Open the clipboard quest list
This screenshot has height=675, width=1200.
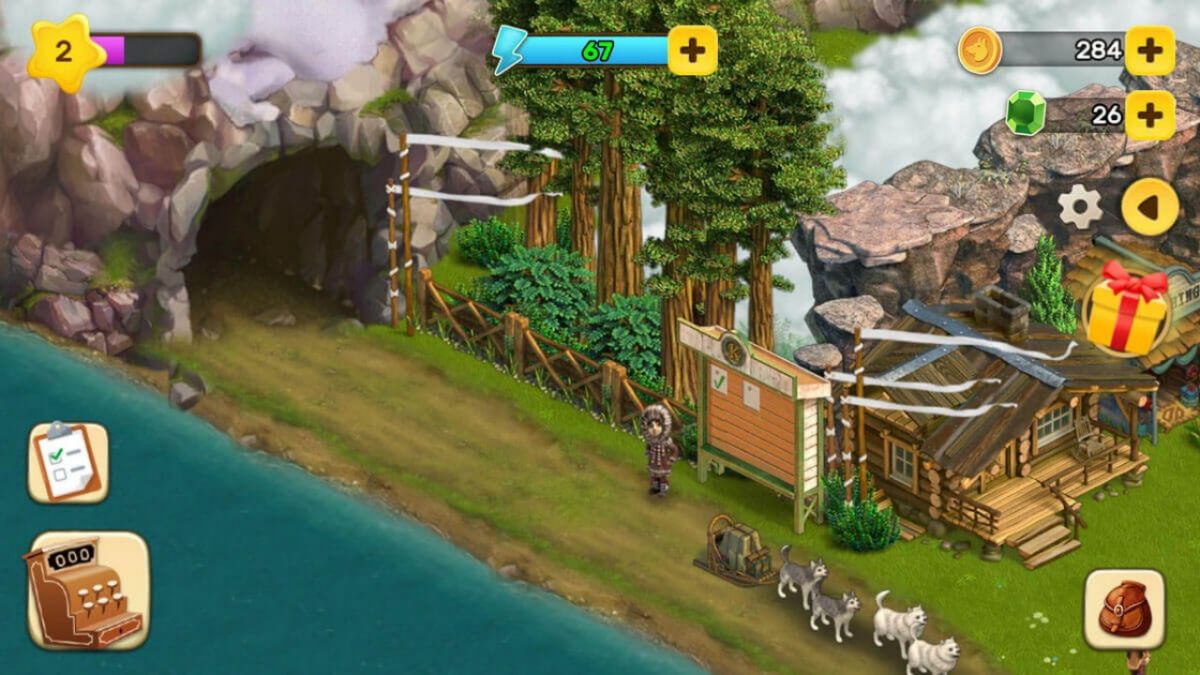point(68,462)
